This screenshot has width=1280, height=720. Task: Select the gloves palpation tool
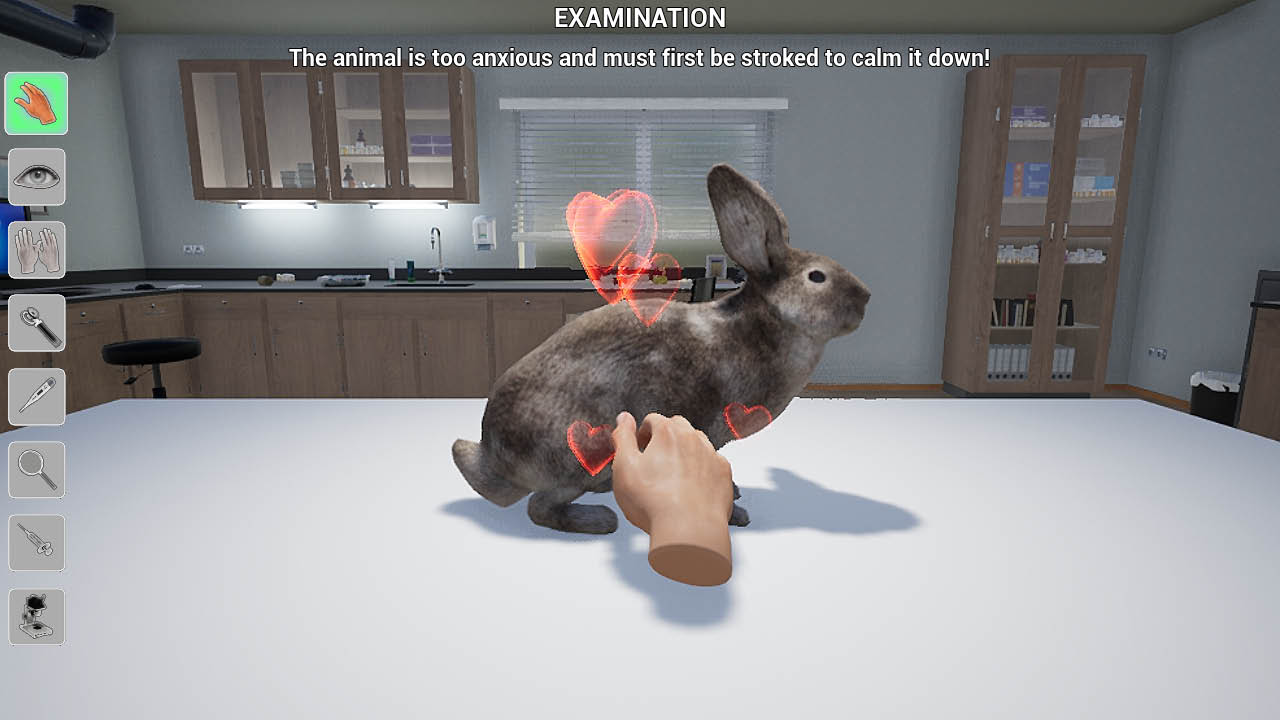[x=36, y=250]
